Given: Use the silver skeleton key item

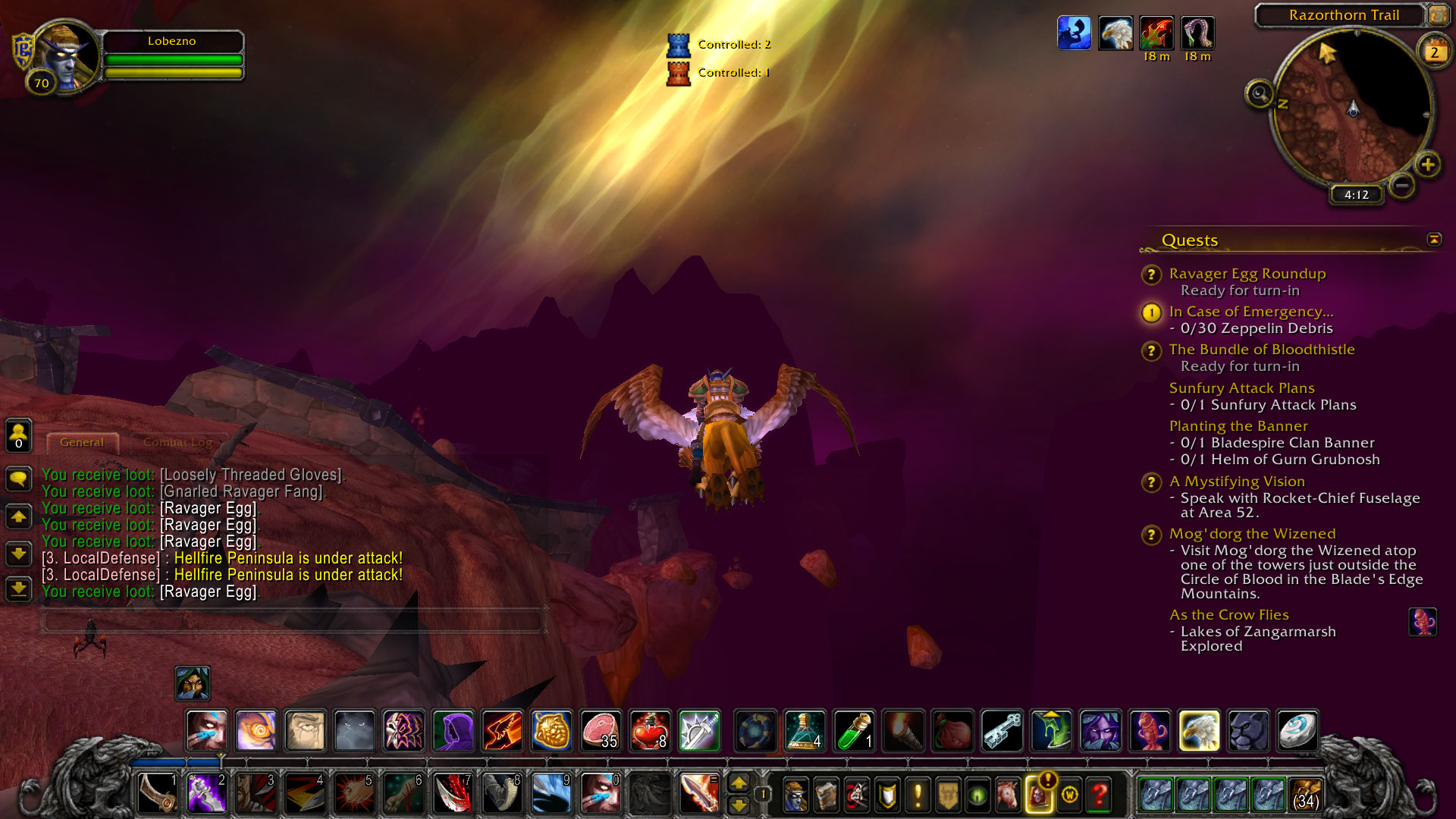Looking at the screenshot, I should click(1002, 730).
